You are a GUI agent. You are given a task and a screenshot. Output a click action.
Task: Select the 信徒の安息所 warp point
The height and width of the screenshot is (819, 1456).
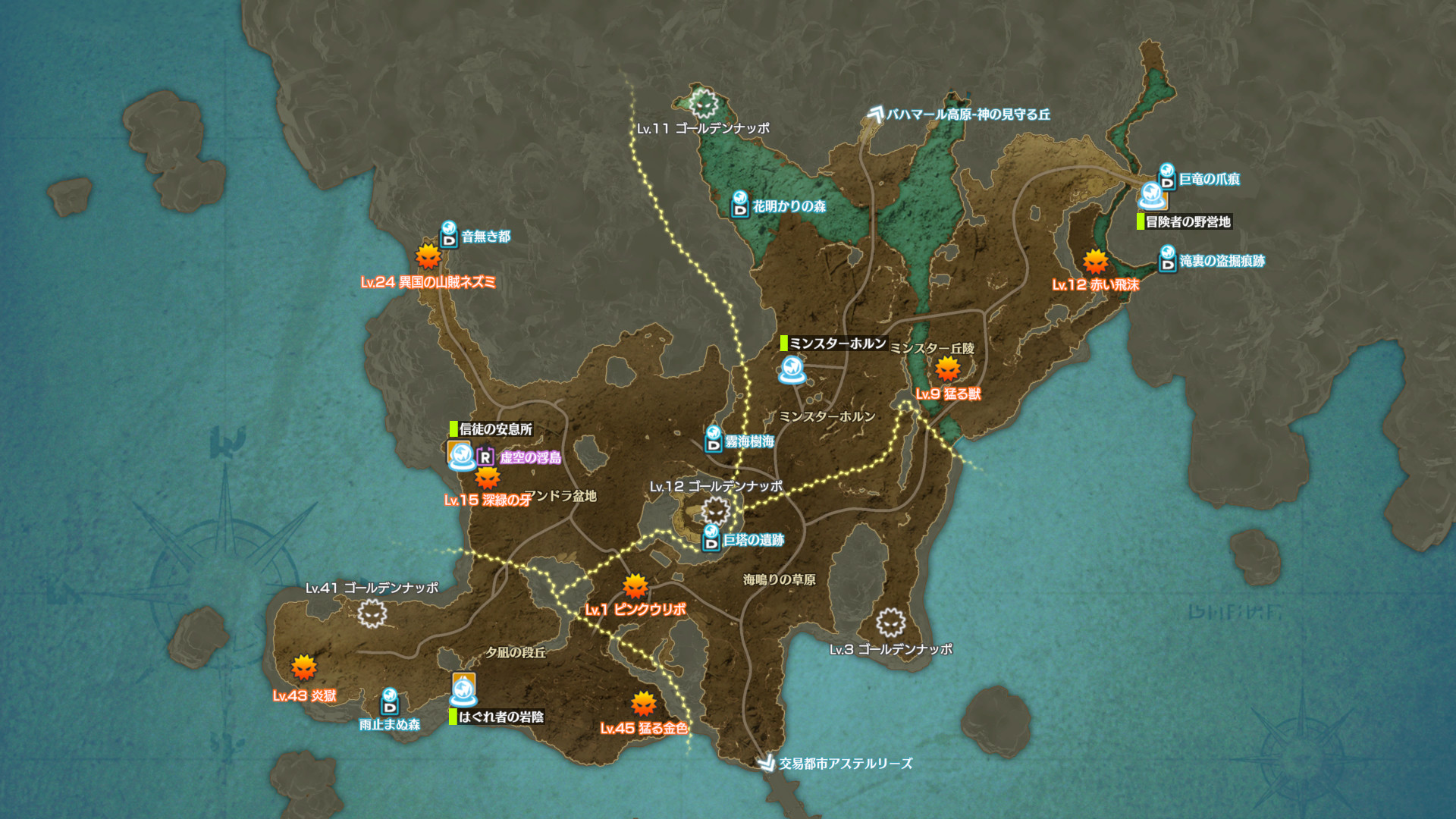click(x=460, y=455)
